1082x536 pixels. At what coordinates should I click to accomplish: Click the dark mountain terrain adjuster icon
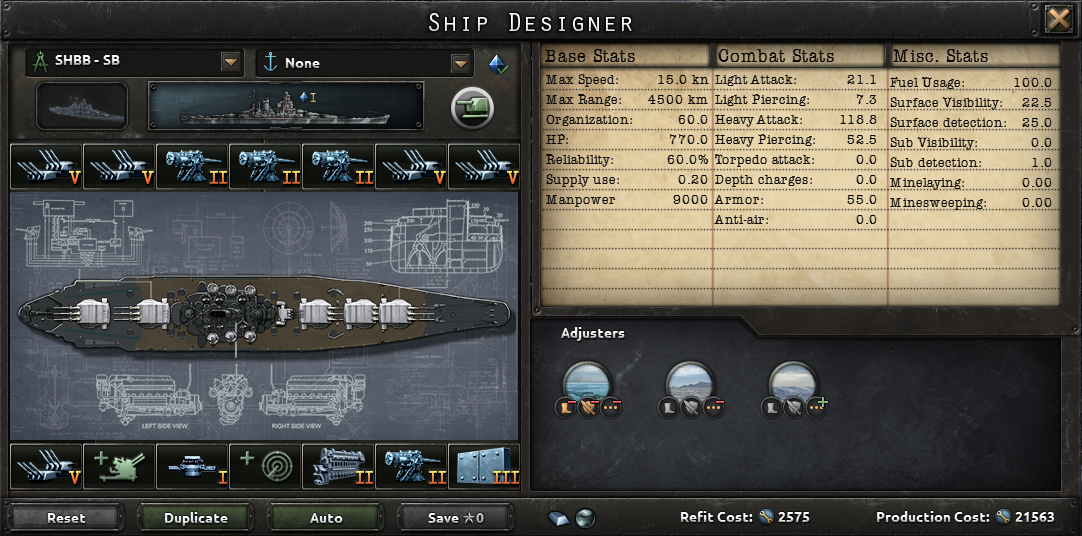690,382
